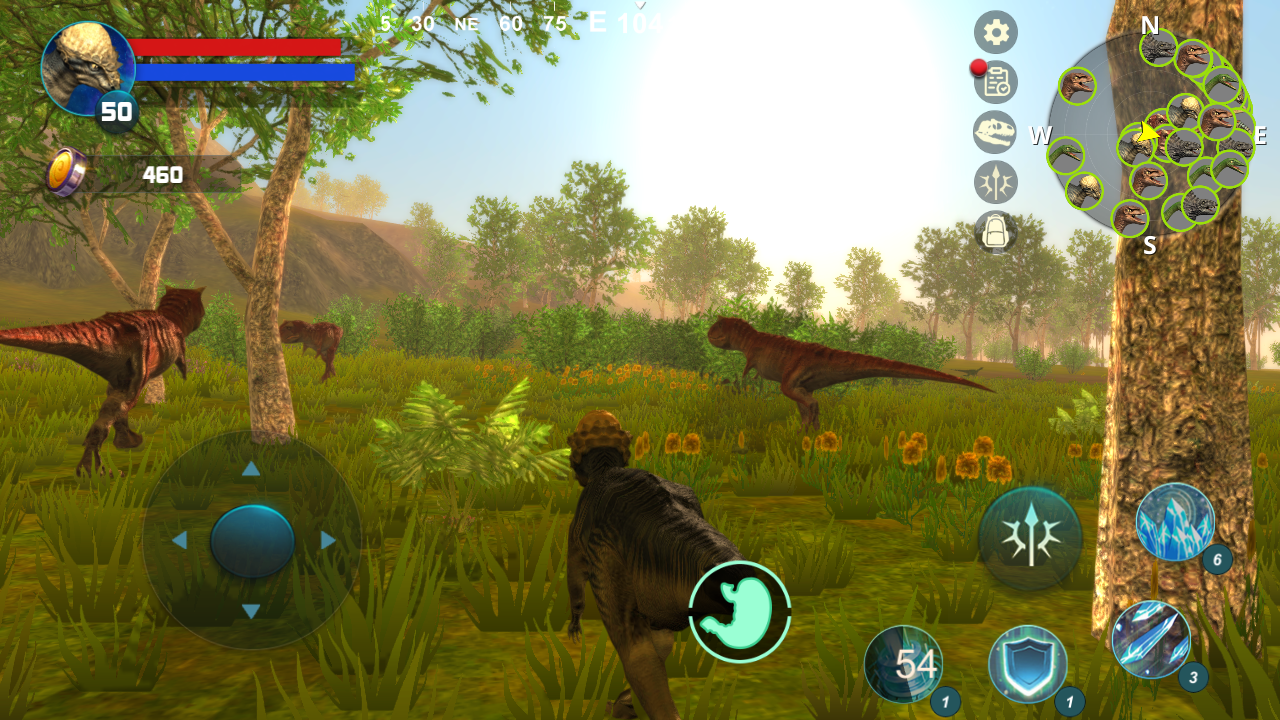Open the dinosaur skull collection menu

pyautogui.click(x=995, y=132)
